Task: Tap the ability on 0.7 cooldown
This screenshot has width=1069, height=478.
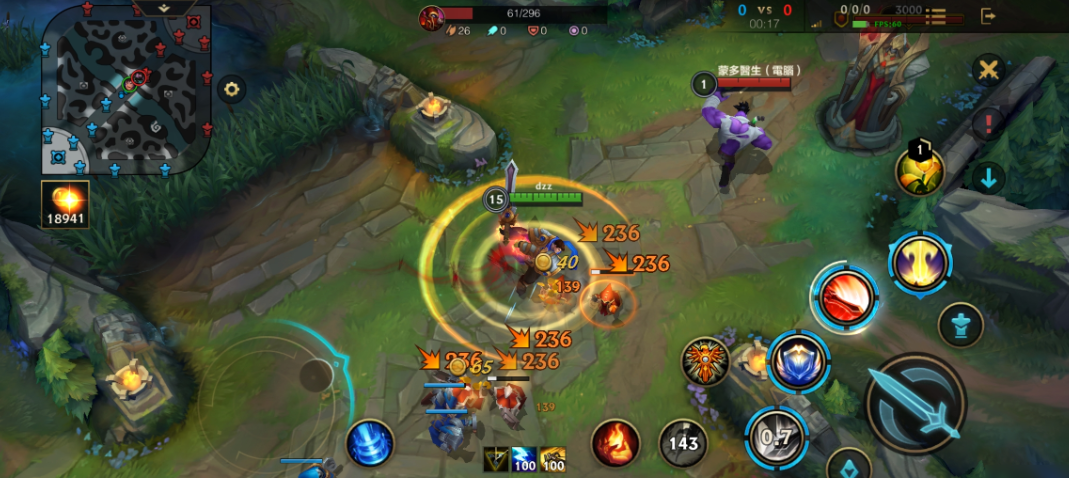Action: point(775,436)
